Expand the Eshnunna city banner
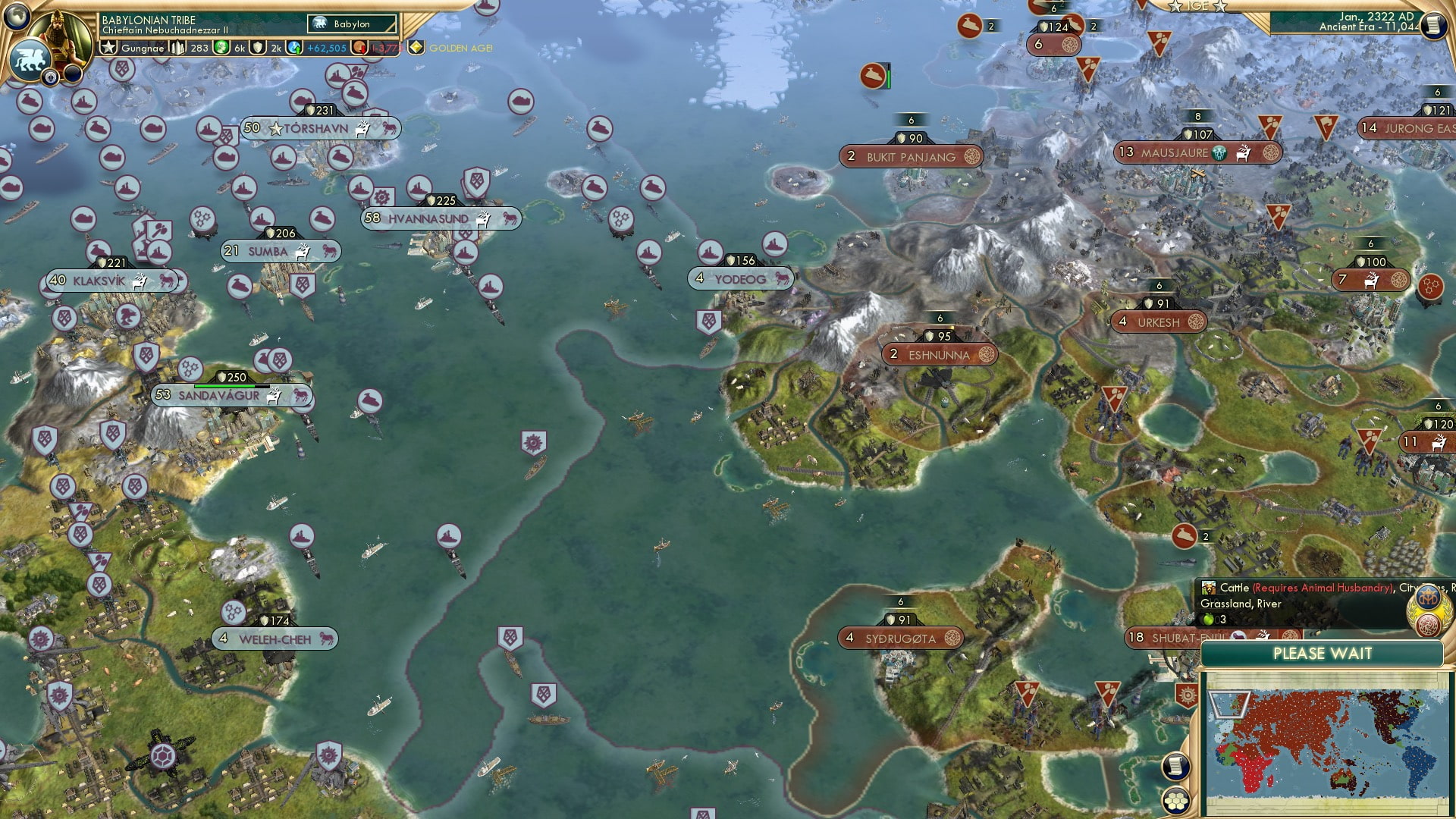Image resolution: width=1456 pixels, height=819 pixels. pos(940,354)
